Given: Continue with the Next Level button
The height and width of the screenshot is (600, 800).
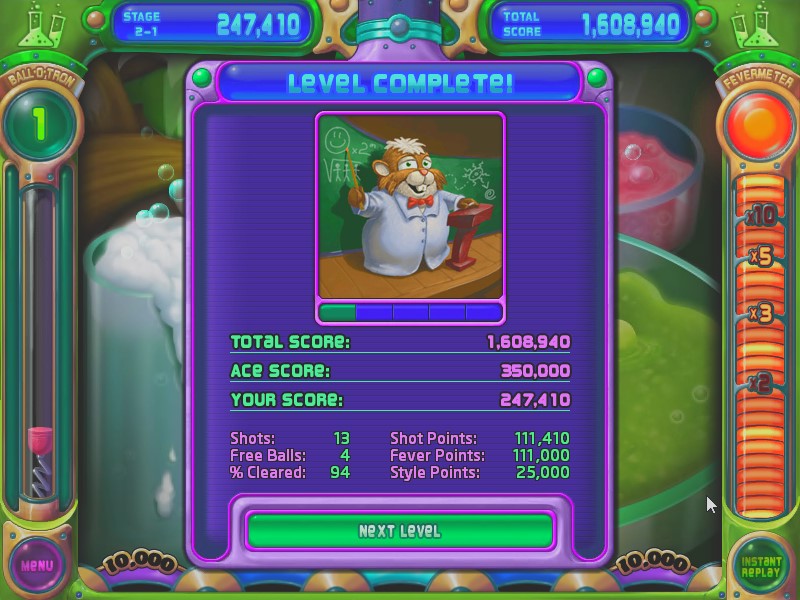Looking at the screenshot, I should [400, 531].
